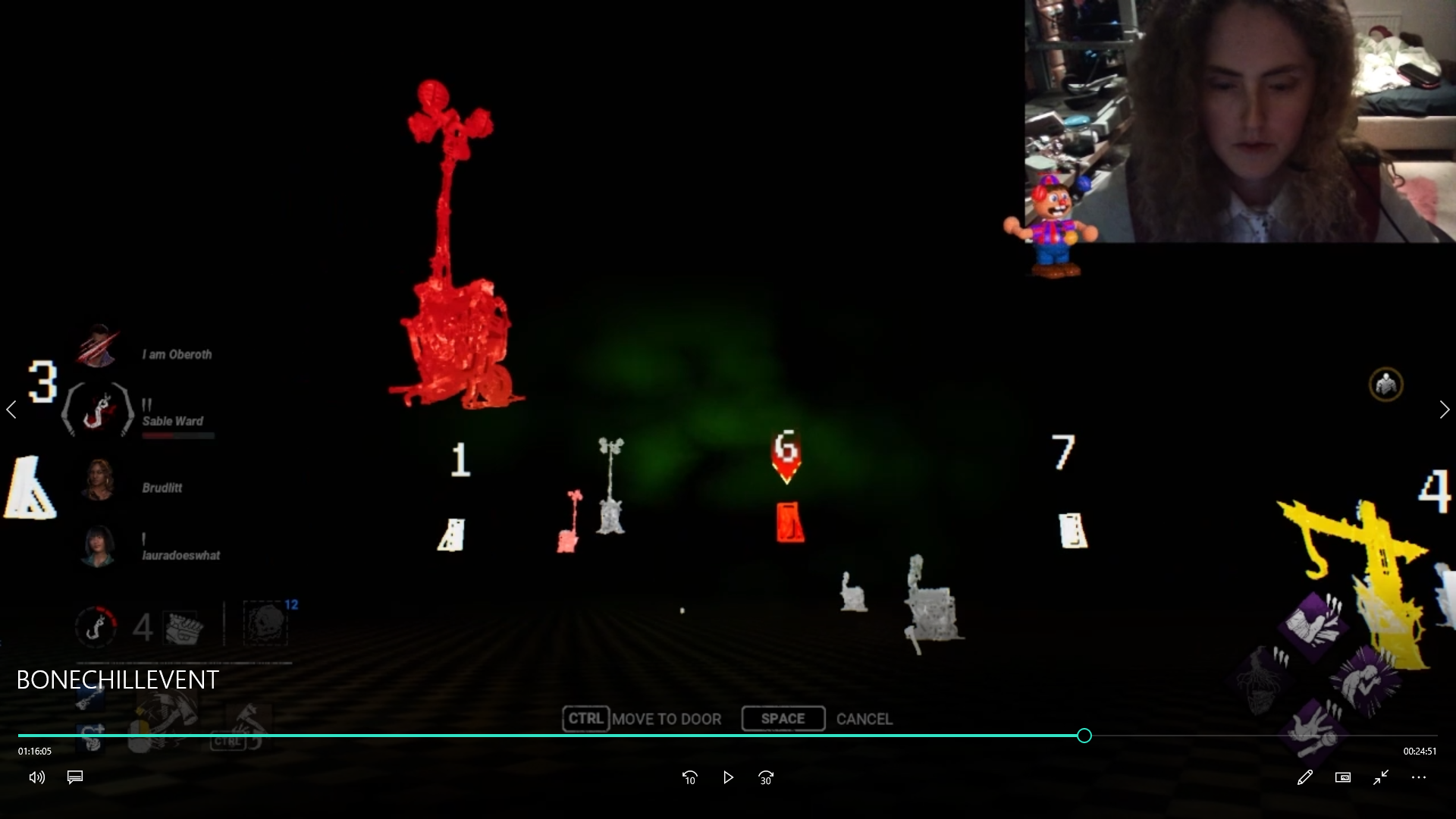The width and height of the screenshot is (1456, 819).
Task: Choose the red highlighted door 6 marker
Action: point(789,522)
